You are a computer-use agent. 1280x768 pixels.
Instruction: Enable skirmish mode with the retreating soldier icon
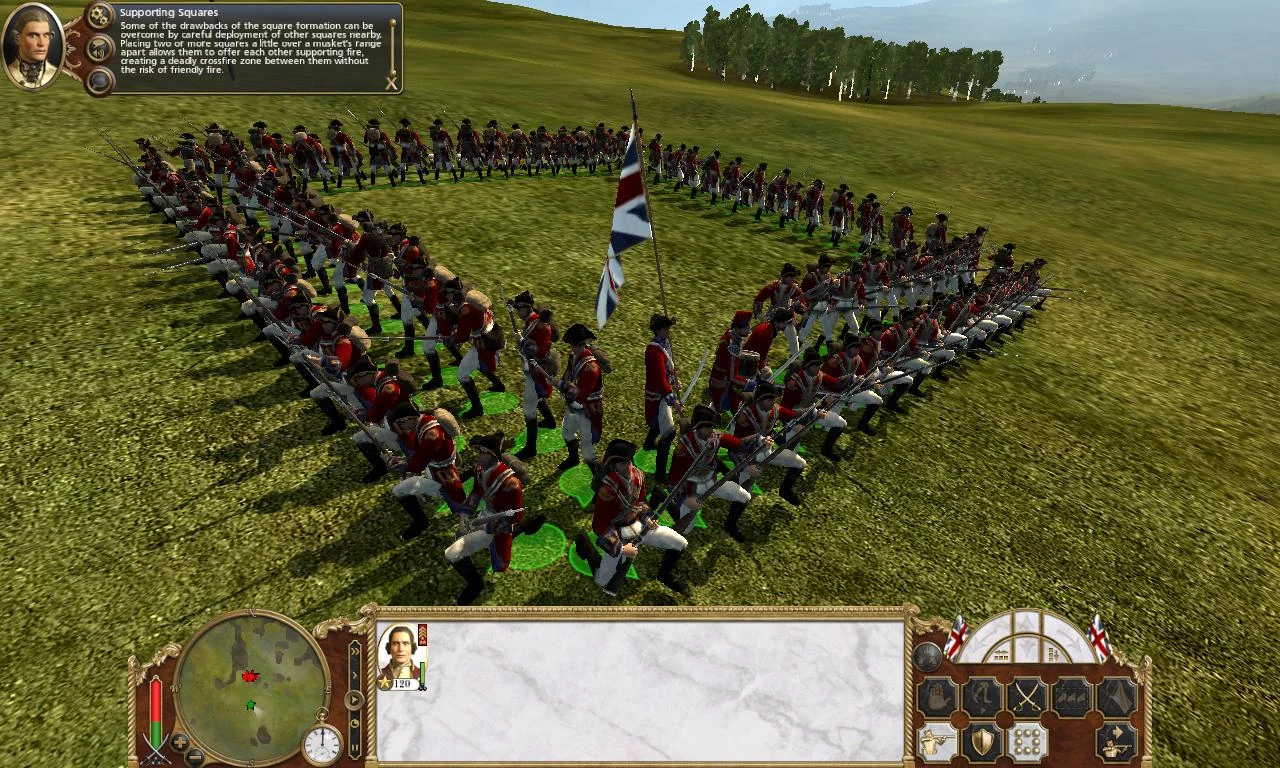(1117, 742)
